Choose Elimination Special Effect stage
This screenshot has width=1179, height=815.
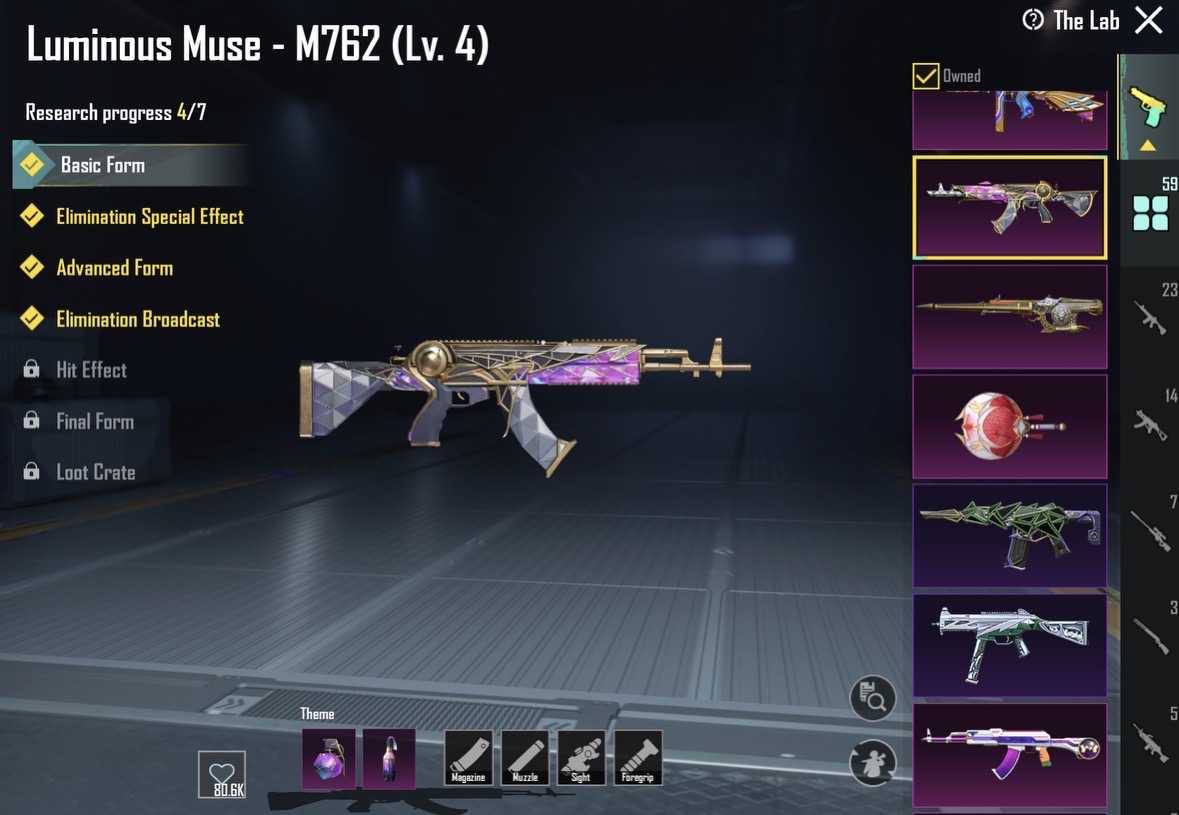[x=149, y=217]
